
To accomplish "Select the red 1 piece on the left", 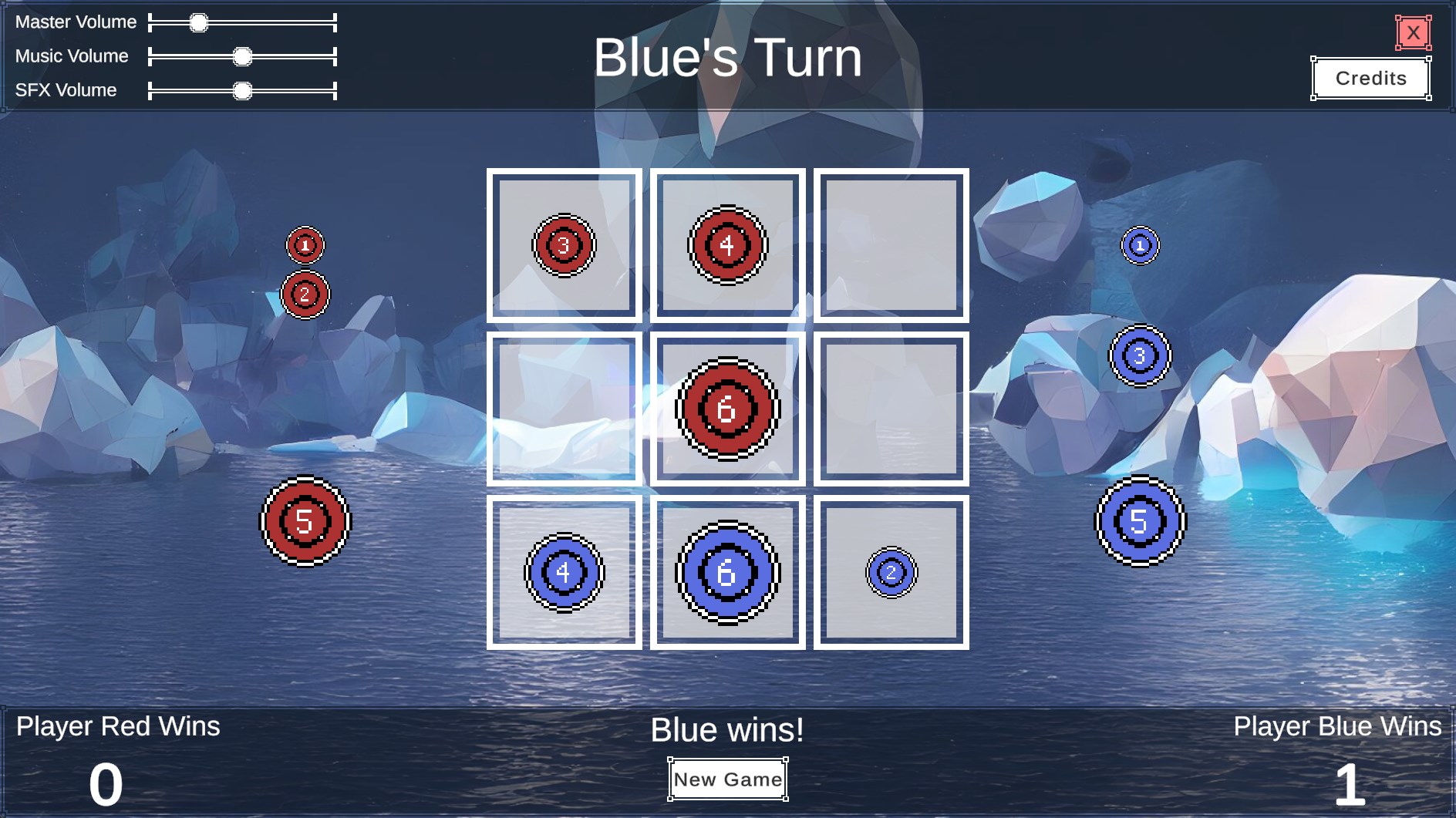I will click(x=305, y=244).
